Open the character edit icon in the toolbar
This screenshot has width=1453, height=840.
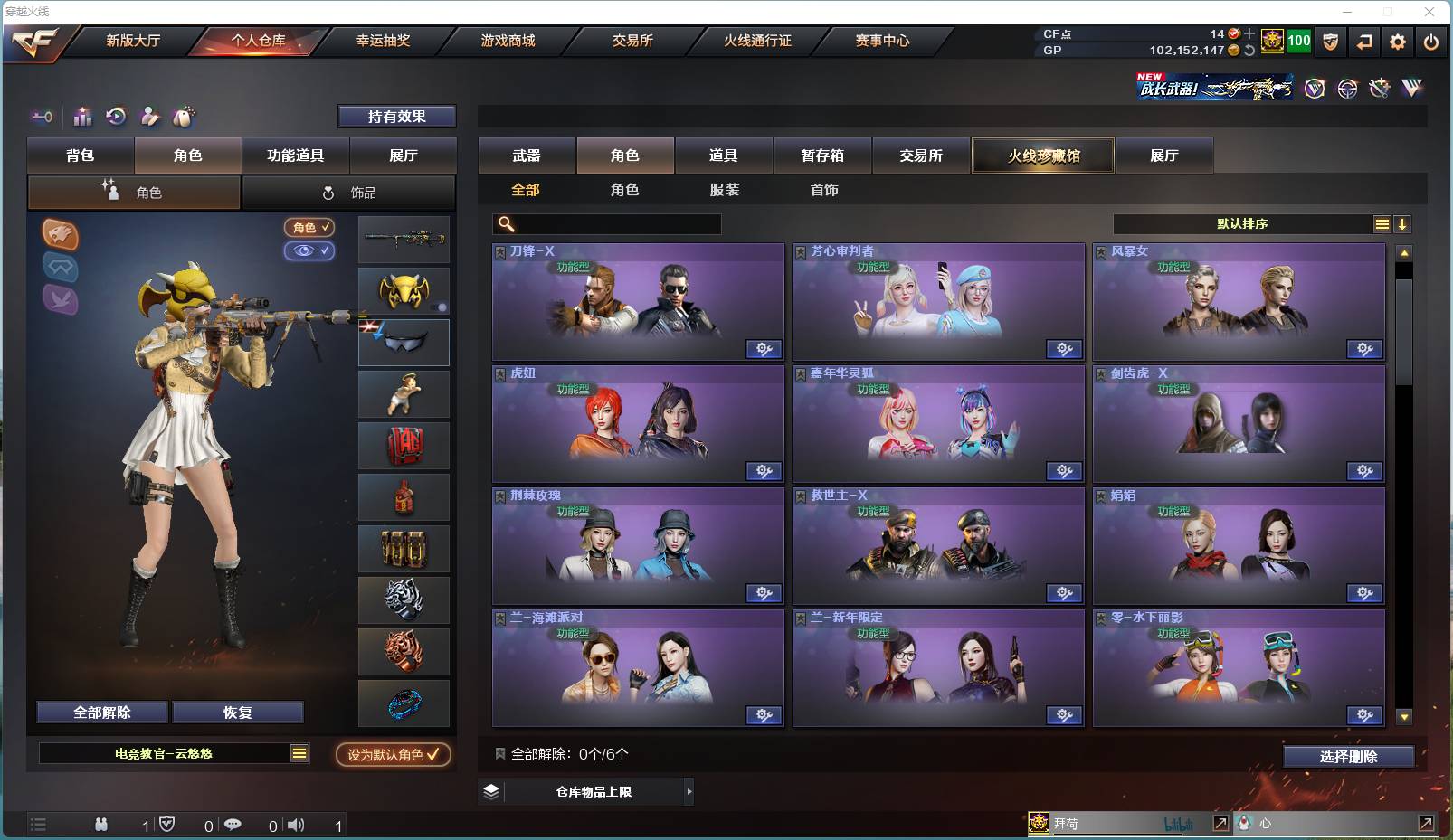[x=150, y=117]
